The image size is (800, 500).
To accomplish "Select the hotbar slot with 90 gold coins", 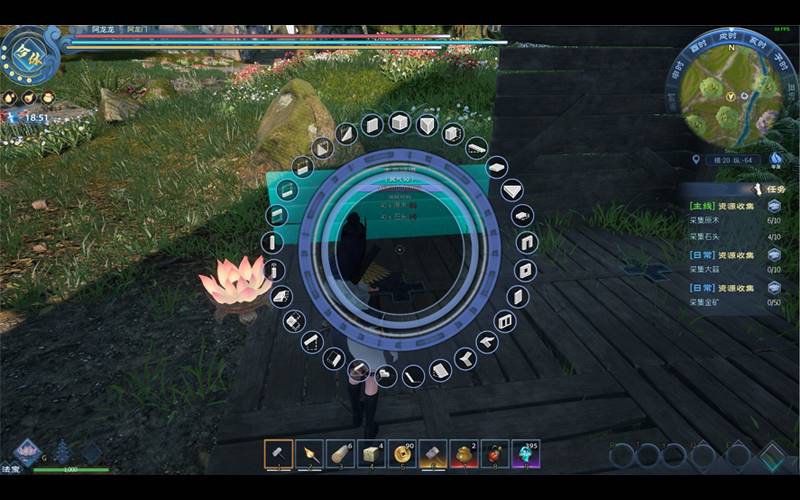I will tap(403, 454).
